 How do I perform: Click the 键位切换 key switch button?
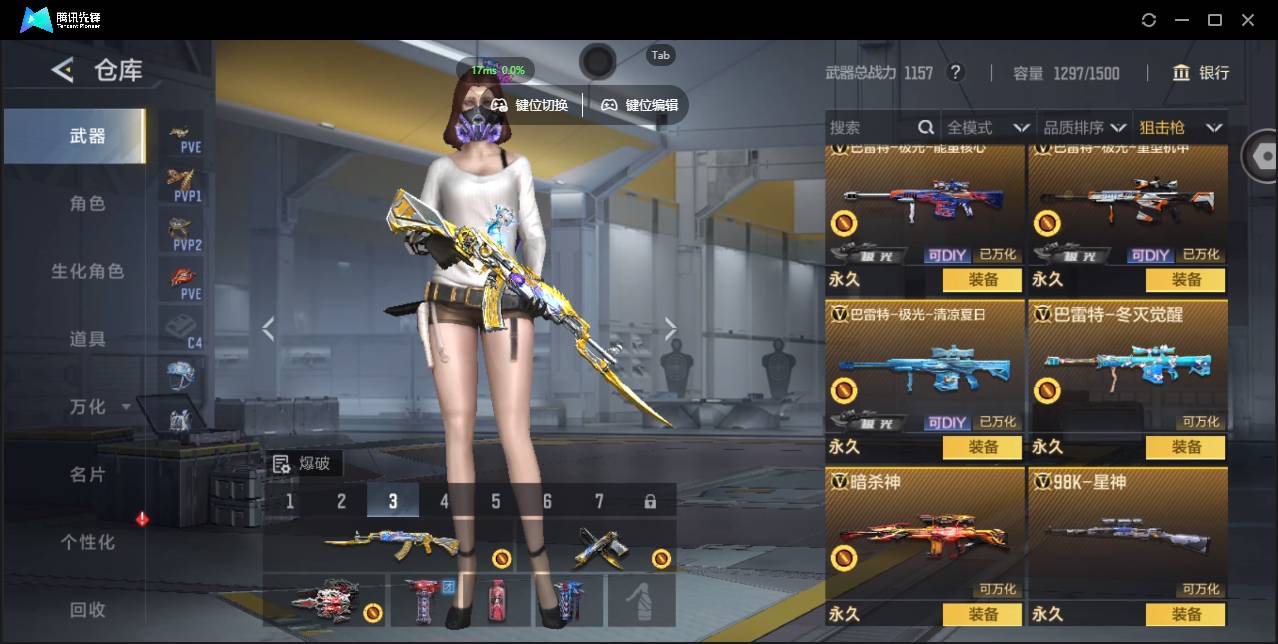pos(530,105)
